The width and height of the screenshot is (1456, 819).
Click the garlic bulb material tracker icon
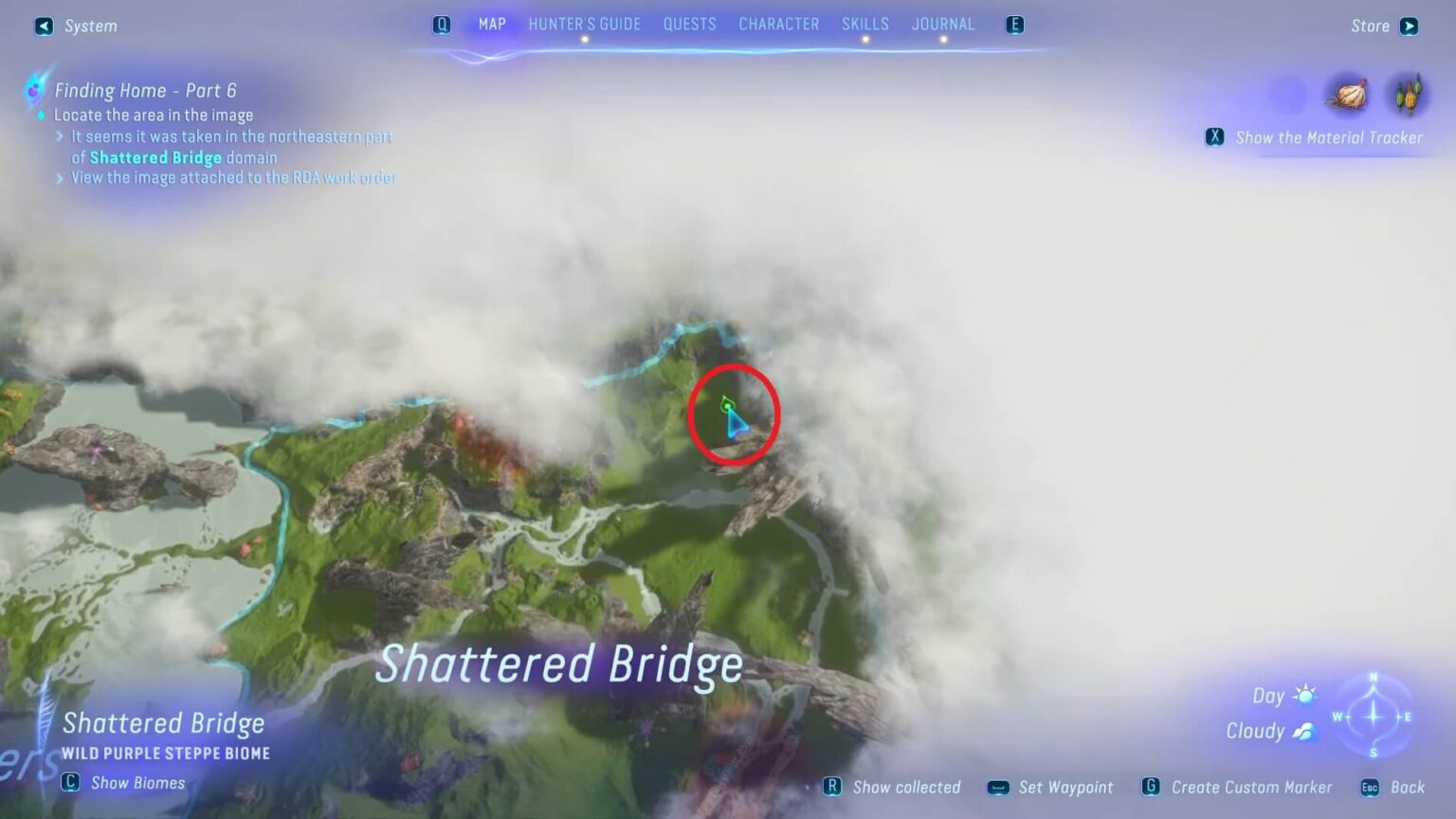click(x=1350, y=92)
